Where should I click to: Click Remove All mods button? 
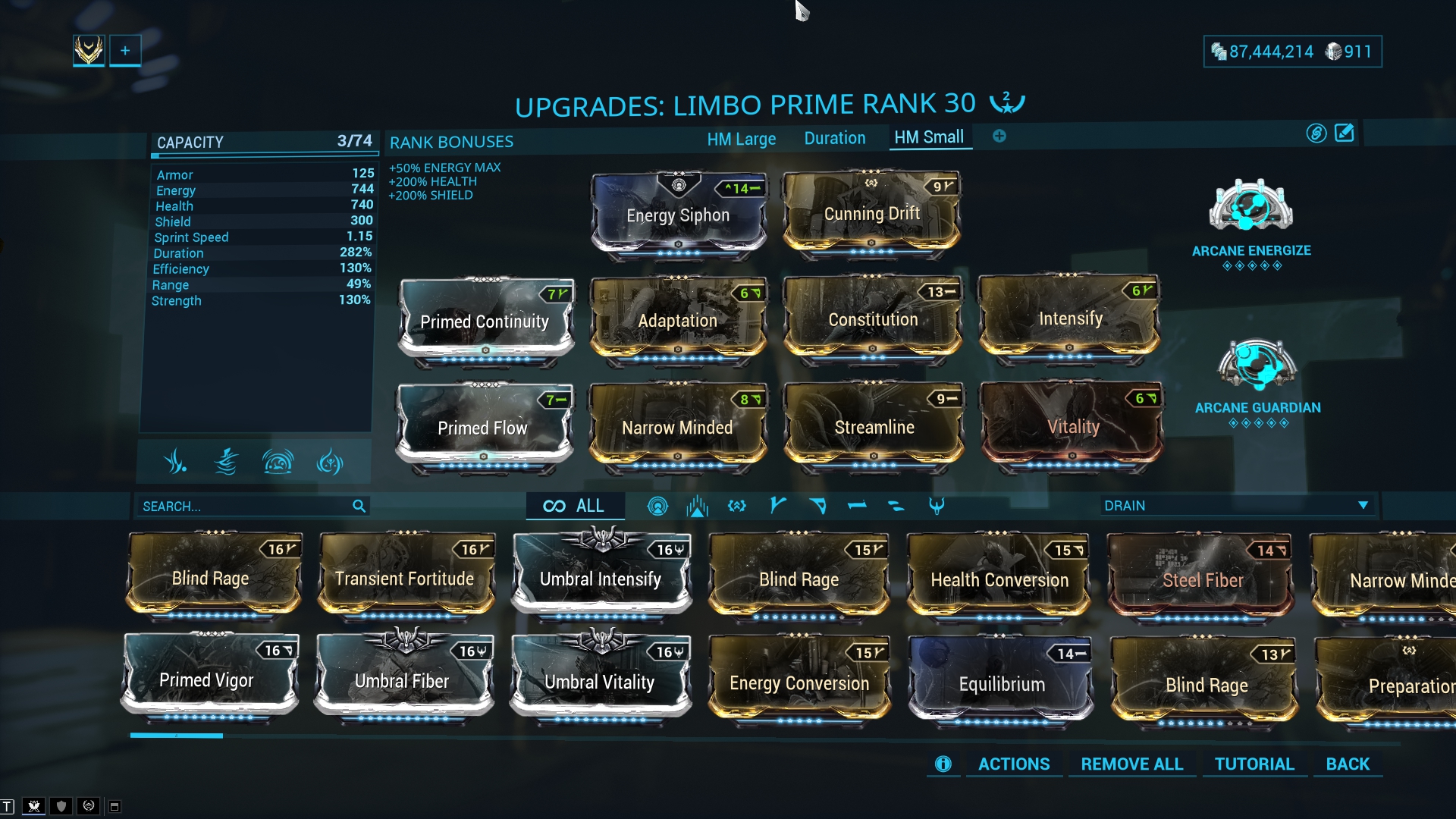click(x=1131, y=764)
